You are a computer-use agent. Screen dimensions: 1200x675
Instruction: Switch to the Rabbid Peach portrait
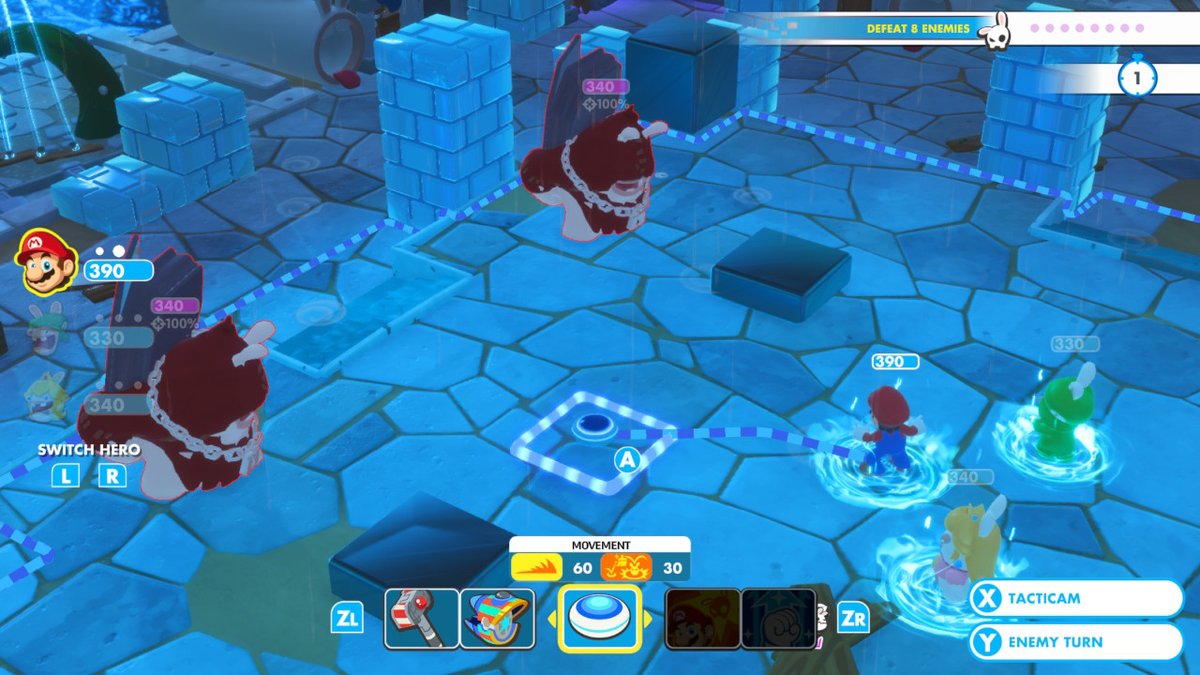click(44, 395)
